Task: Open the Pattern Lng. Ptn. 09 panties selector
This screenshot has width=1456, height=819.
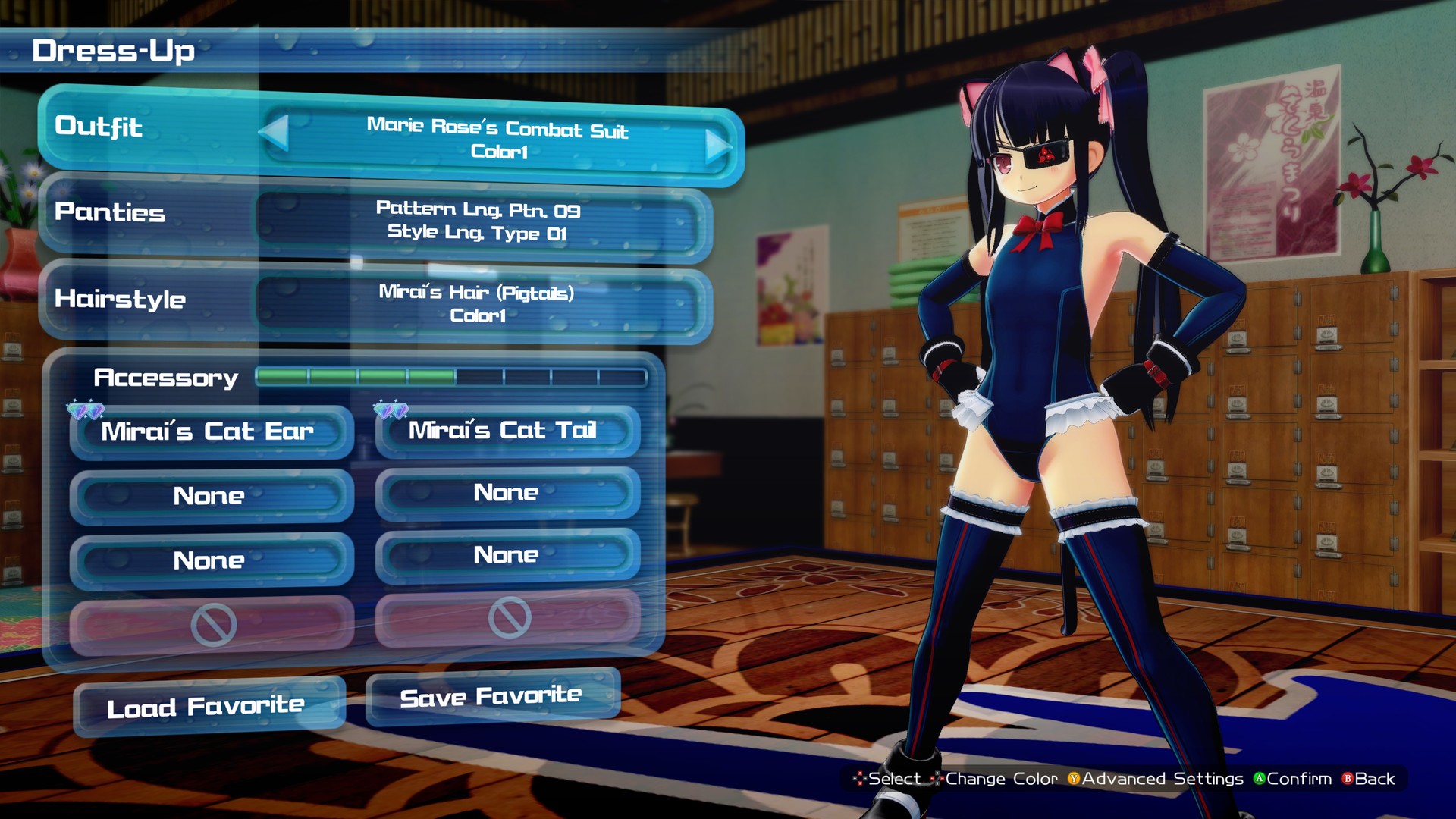Action: pos(478,222)
